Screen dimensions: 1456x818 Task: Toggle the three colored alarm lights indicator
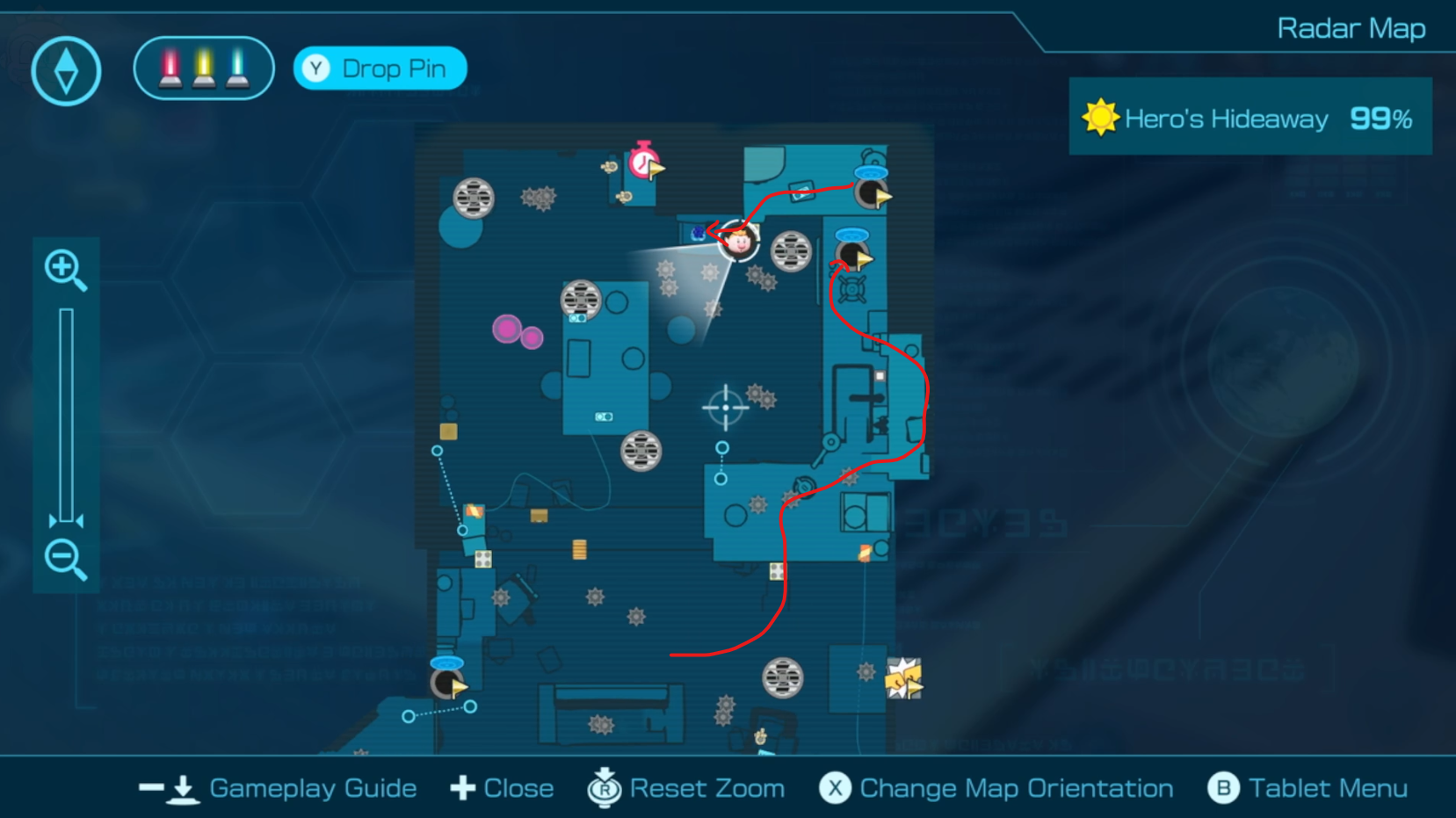(x=203, y=67)
